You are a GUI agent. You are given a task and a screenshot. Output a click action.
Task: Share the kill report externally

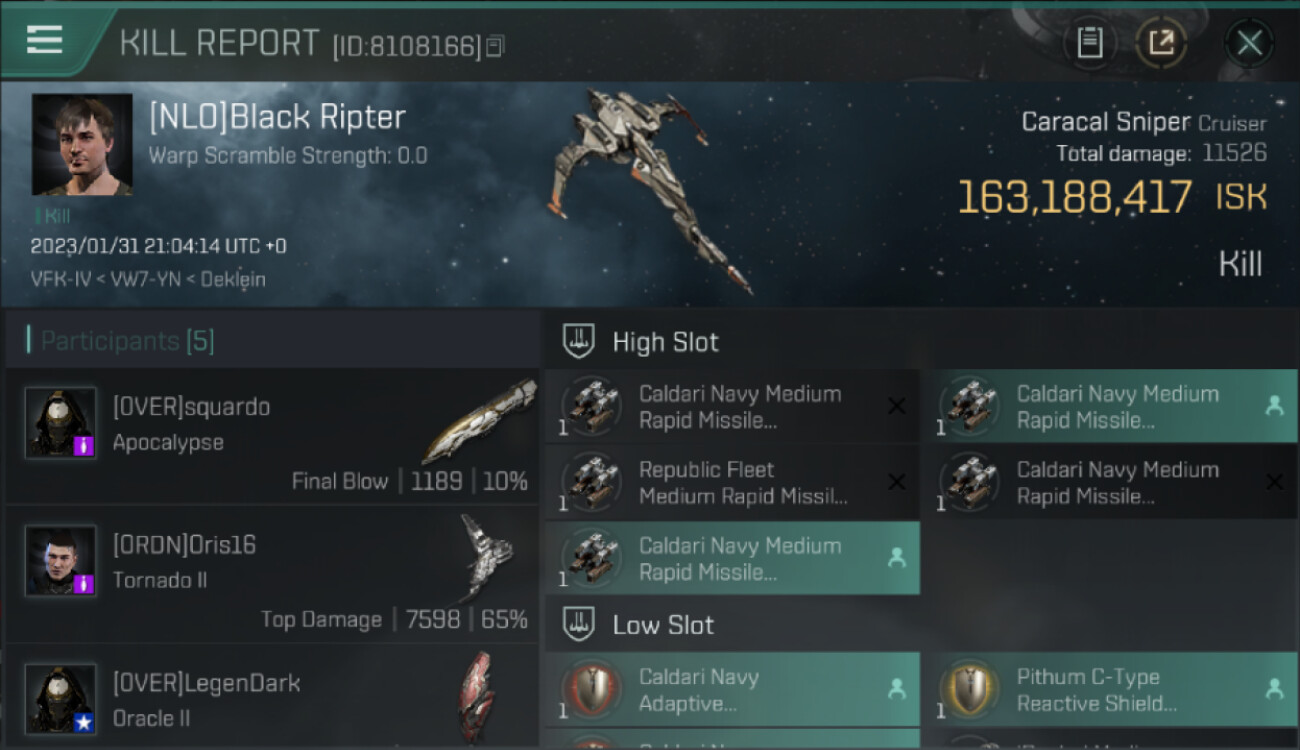(1161, 43)
